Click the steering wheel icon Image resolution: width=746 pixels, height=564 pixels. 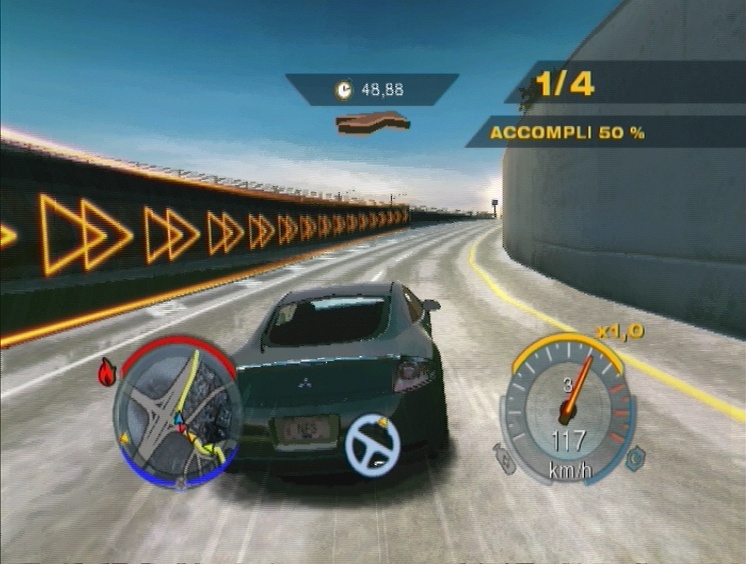tap(372, 443)
